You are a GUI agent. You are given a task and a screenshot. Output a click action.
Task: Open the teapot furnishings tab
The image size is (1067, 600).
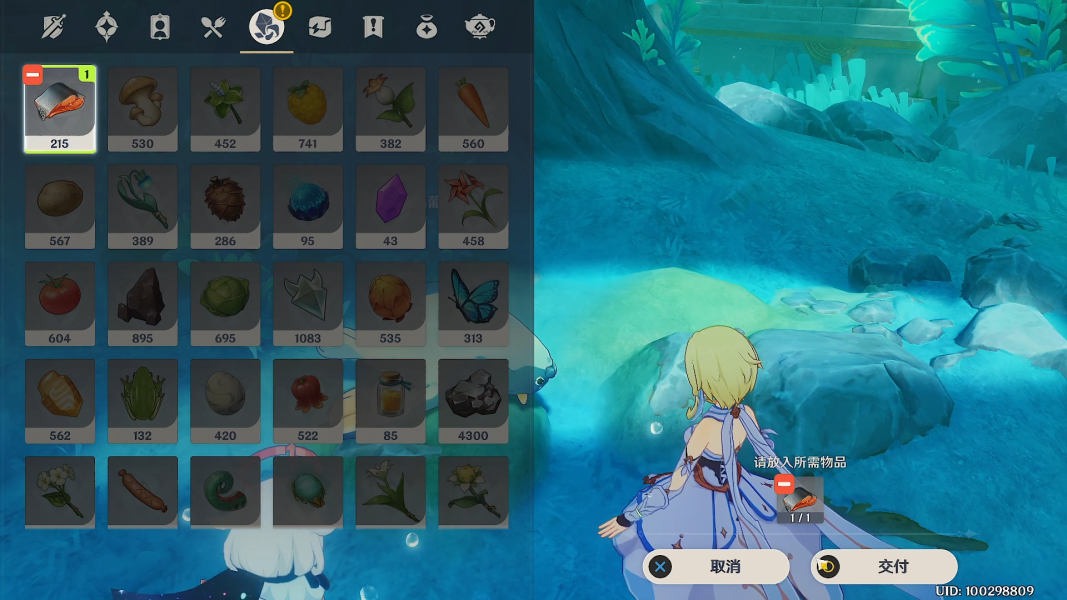tap(480, 27)
